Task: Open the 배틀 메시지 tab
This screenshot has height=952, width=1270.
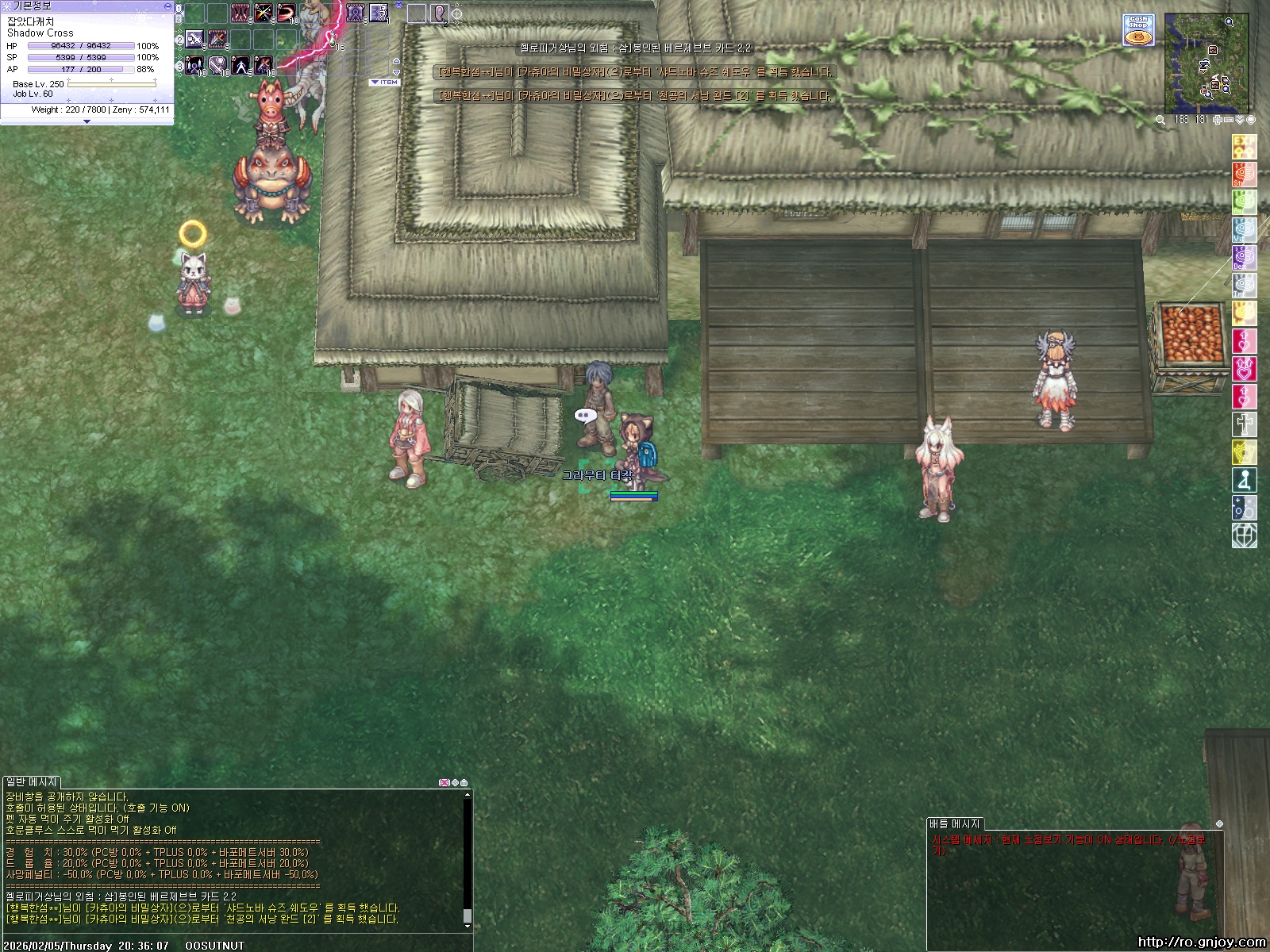Action: [x=955, y=824]
